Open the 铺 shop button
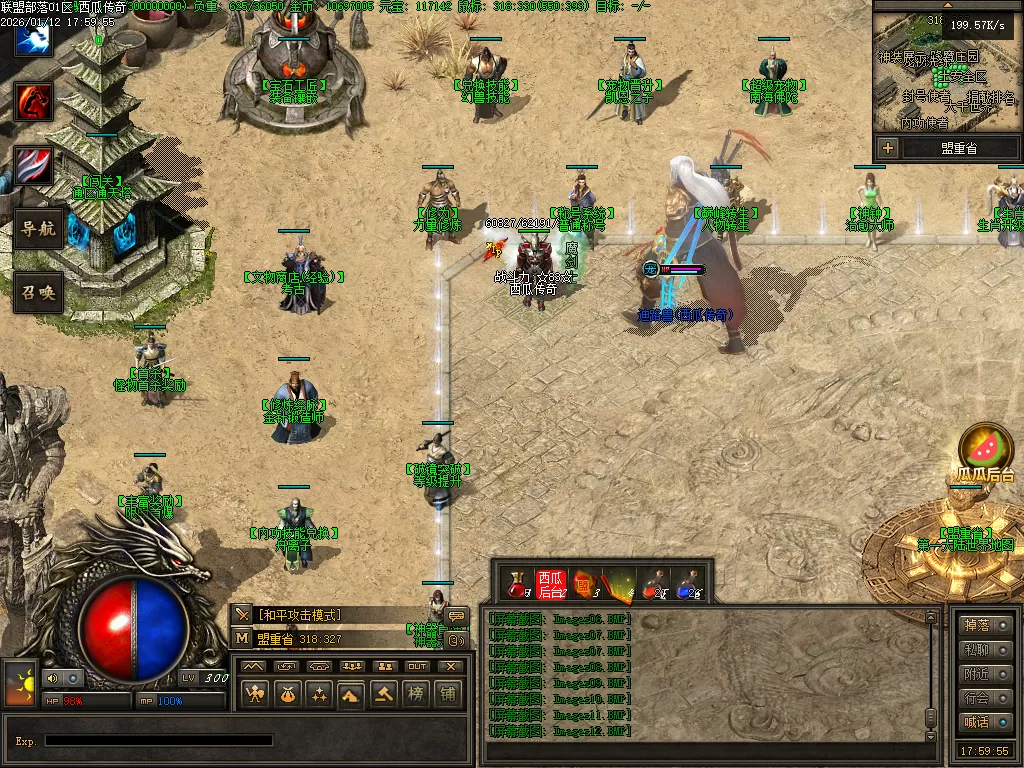Screen dimensions: 1024x768 (x=447, y=693)
